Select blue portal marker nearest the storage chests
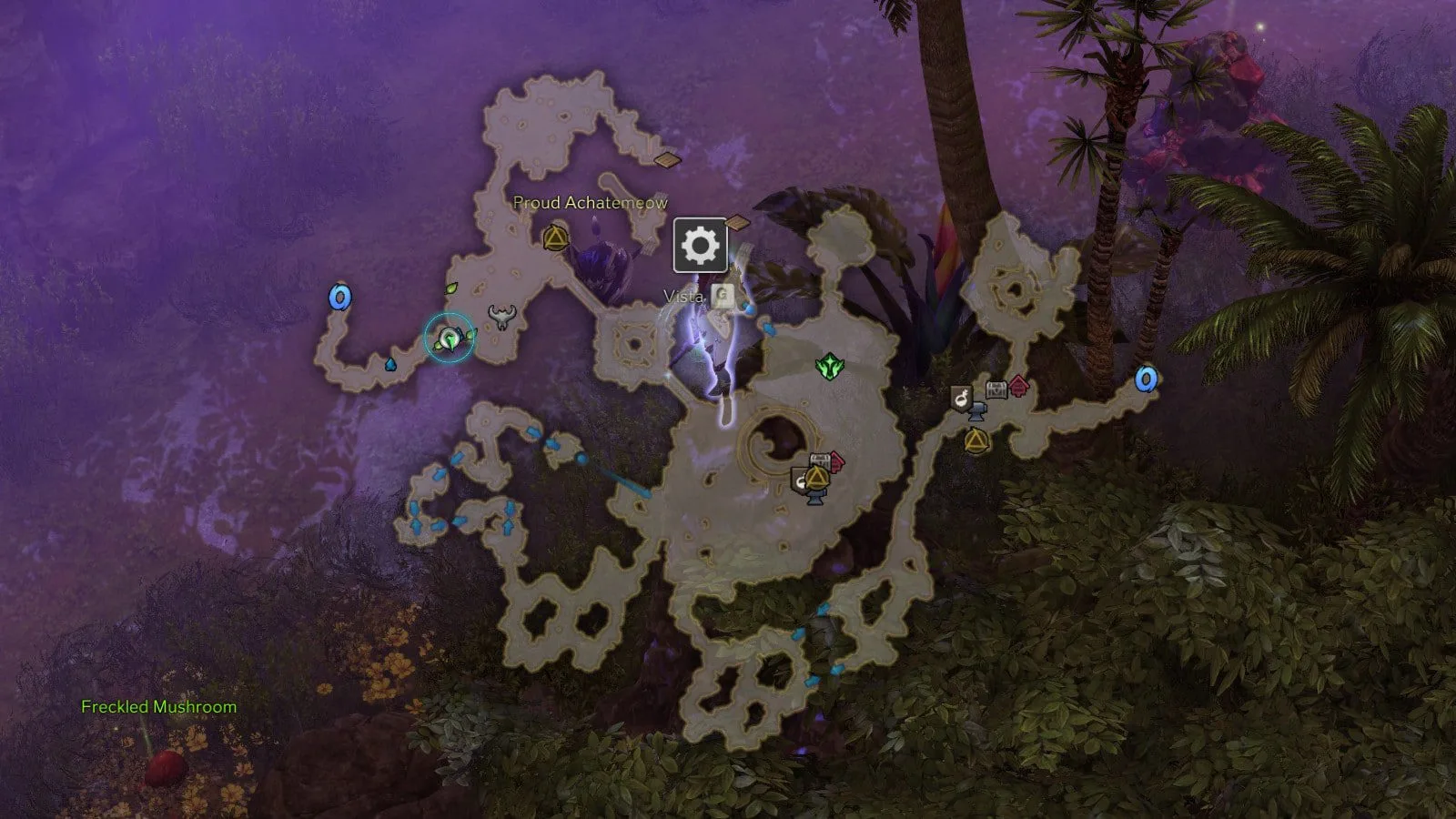1456x819 pixels. [1146, 379]
